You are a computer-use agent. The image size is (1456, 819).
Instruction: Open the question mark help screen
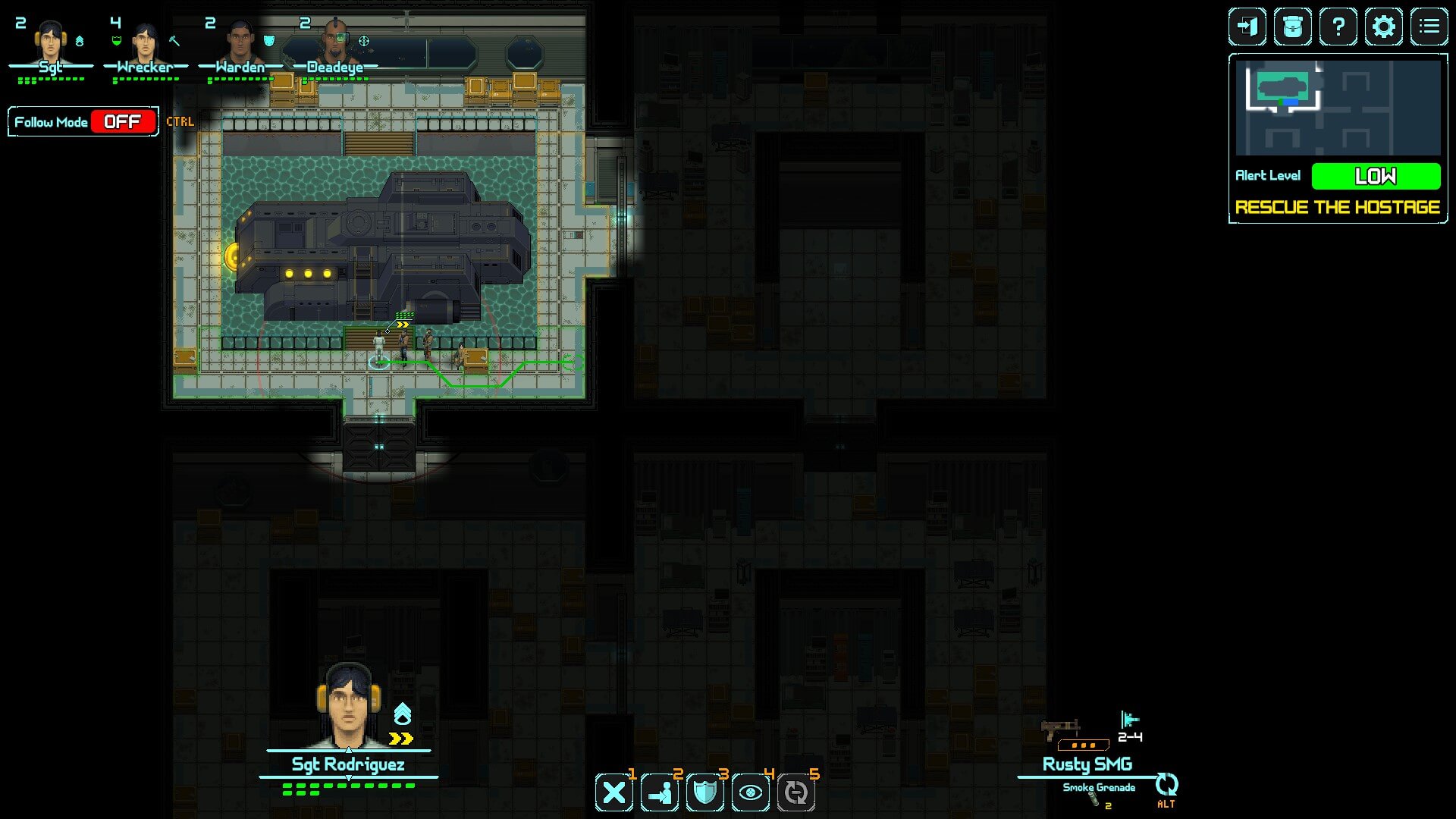point(1338,27)
